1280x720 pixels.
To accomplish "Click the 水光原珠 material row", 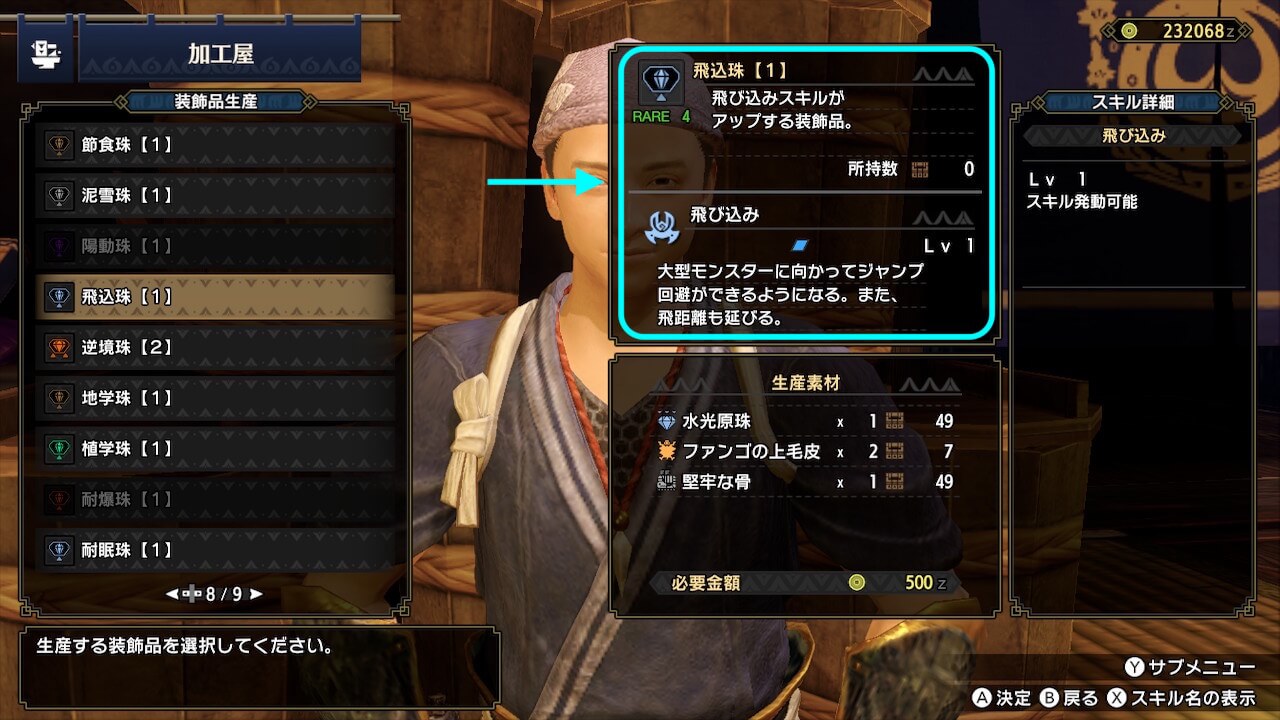I will pos(805,422).
